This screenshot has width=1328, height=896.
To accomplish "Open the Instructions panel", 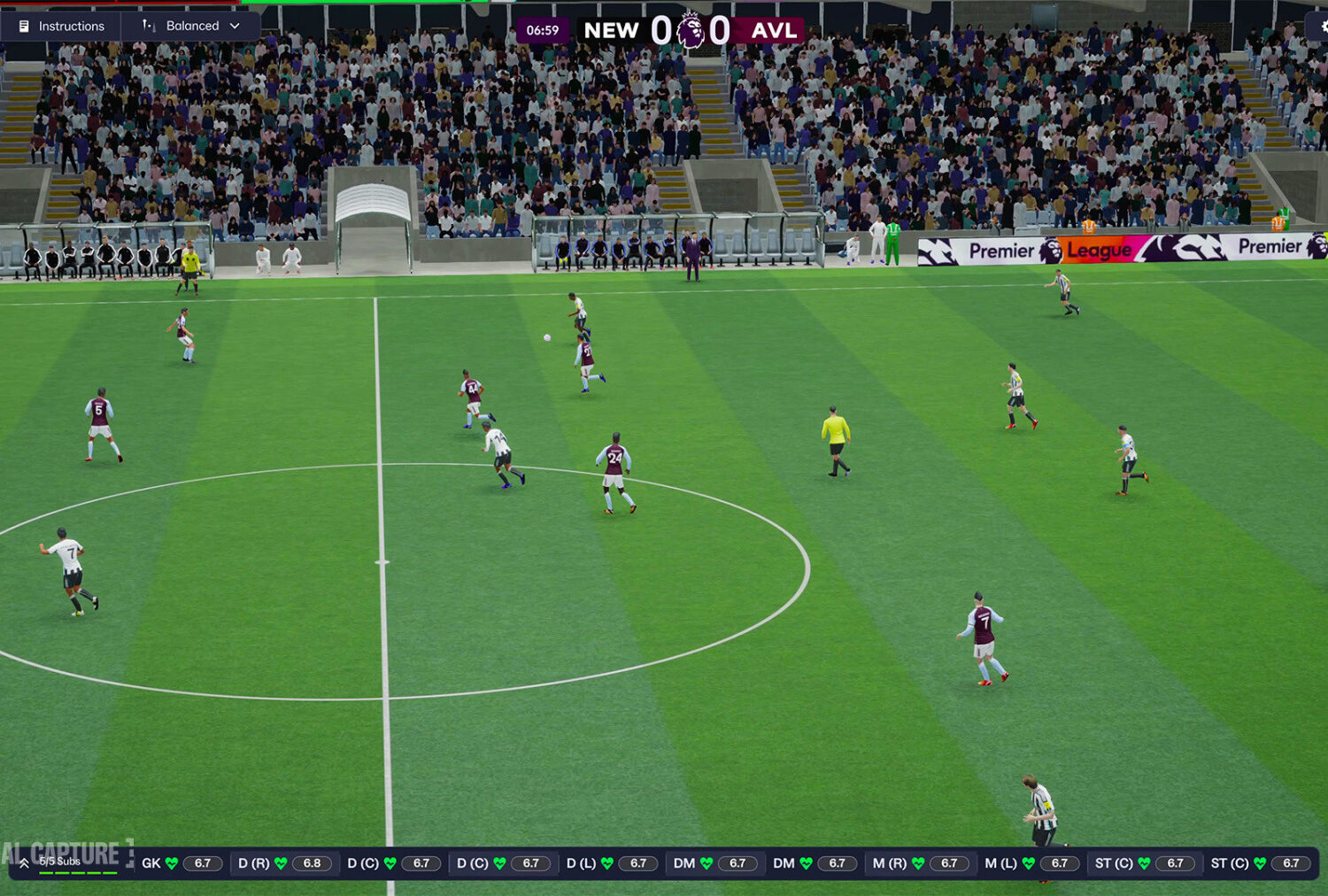I will tap(61, 27).
